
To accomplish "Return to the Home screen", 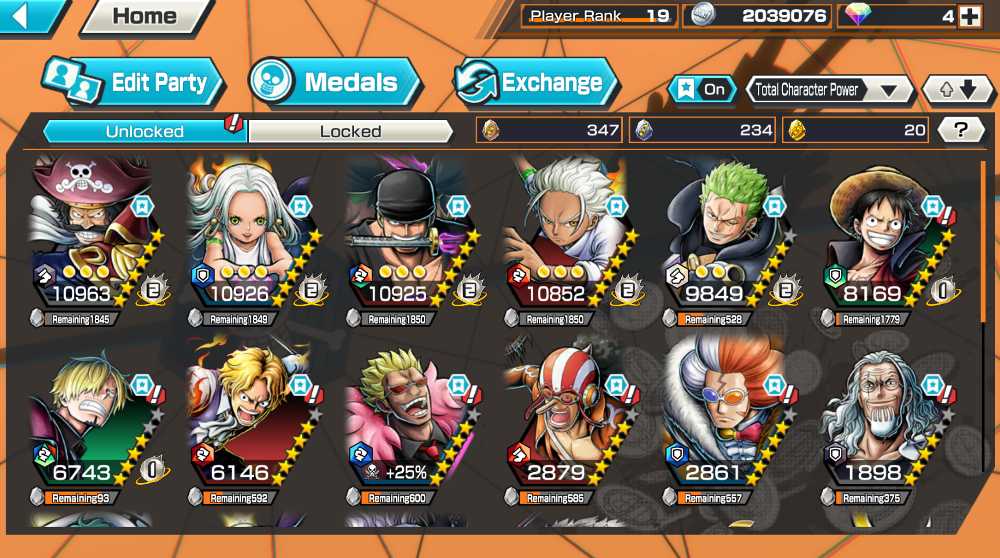I will pyautogui.click(x=145, y=16).
